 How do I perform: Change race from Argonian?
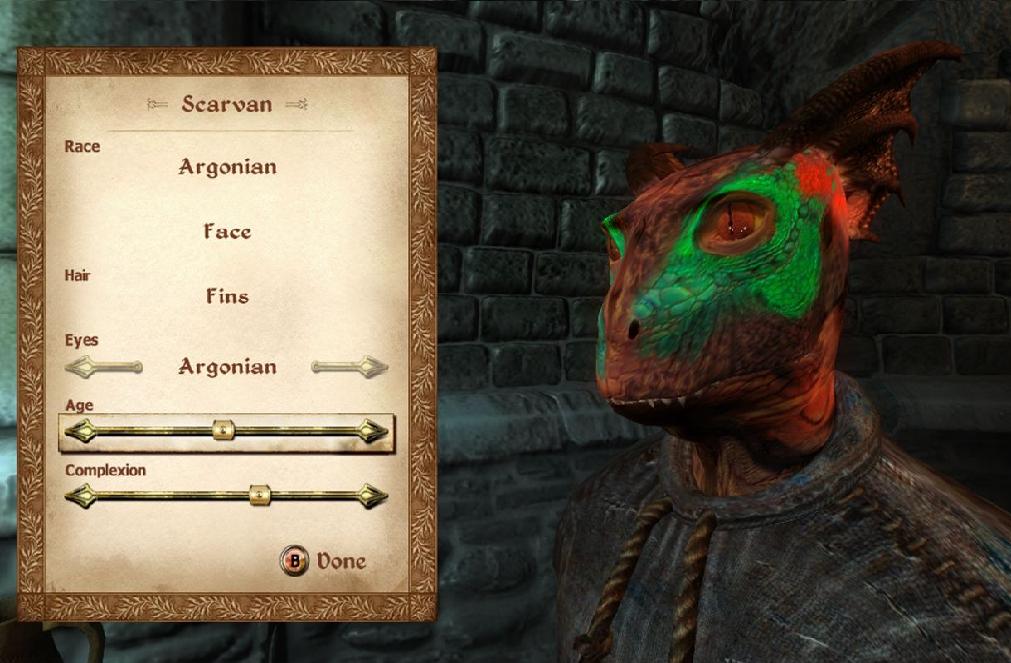tap(227, 167)
